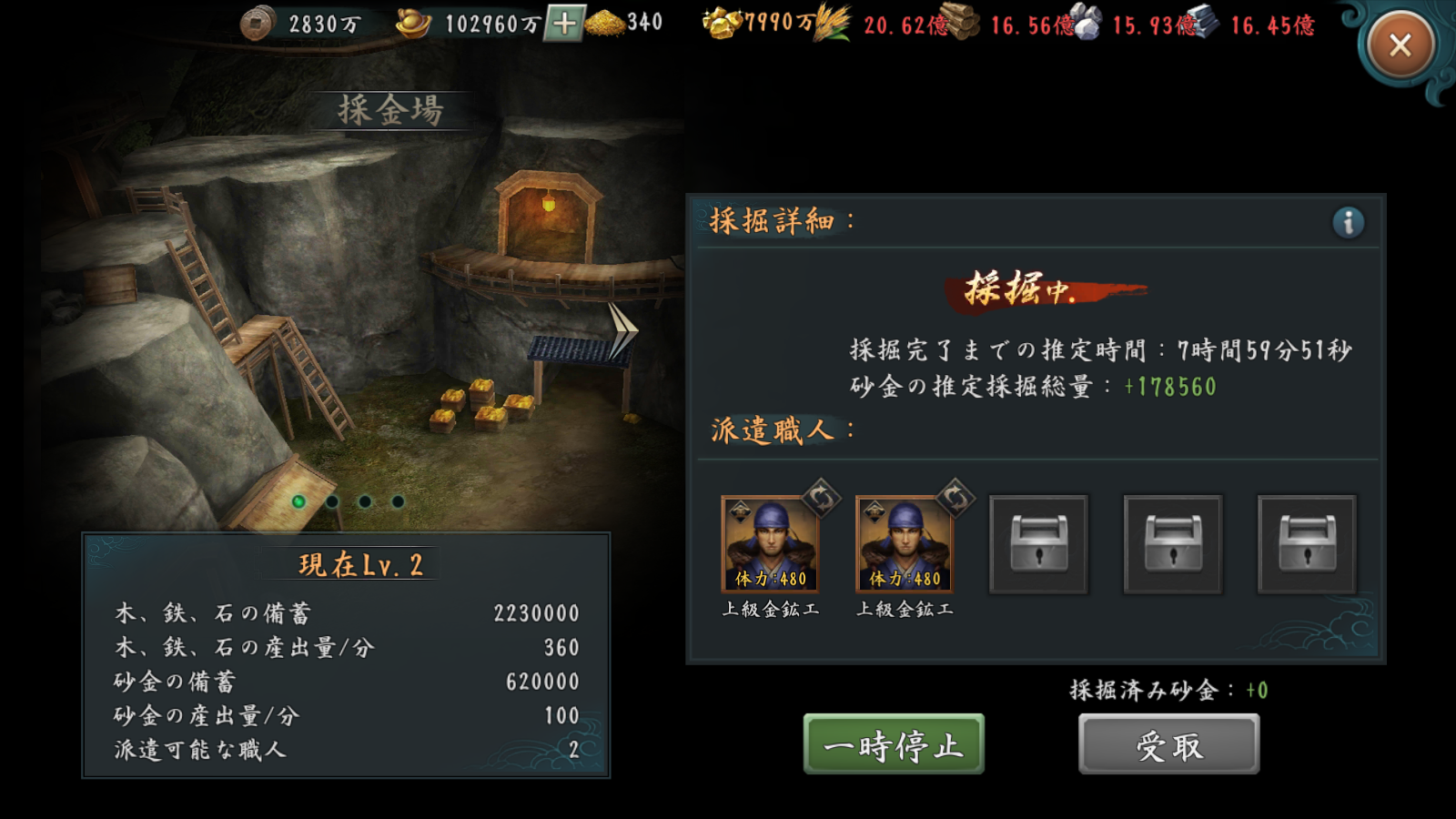This screenshot has width=1456, height=819.
Task: Tap the + button beside the gold amount
Action: coord(566,23)
